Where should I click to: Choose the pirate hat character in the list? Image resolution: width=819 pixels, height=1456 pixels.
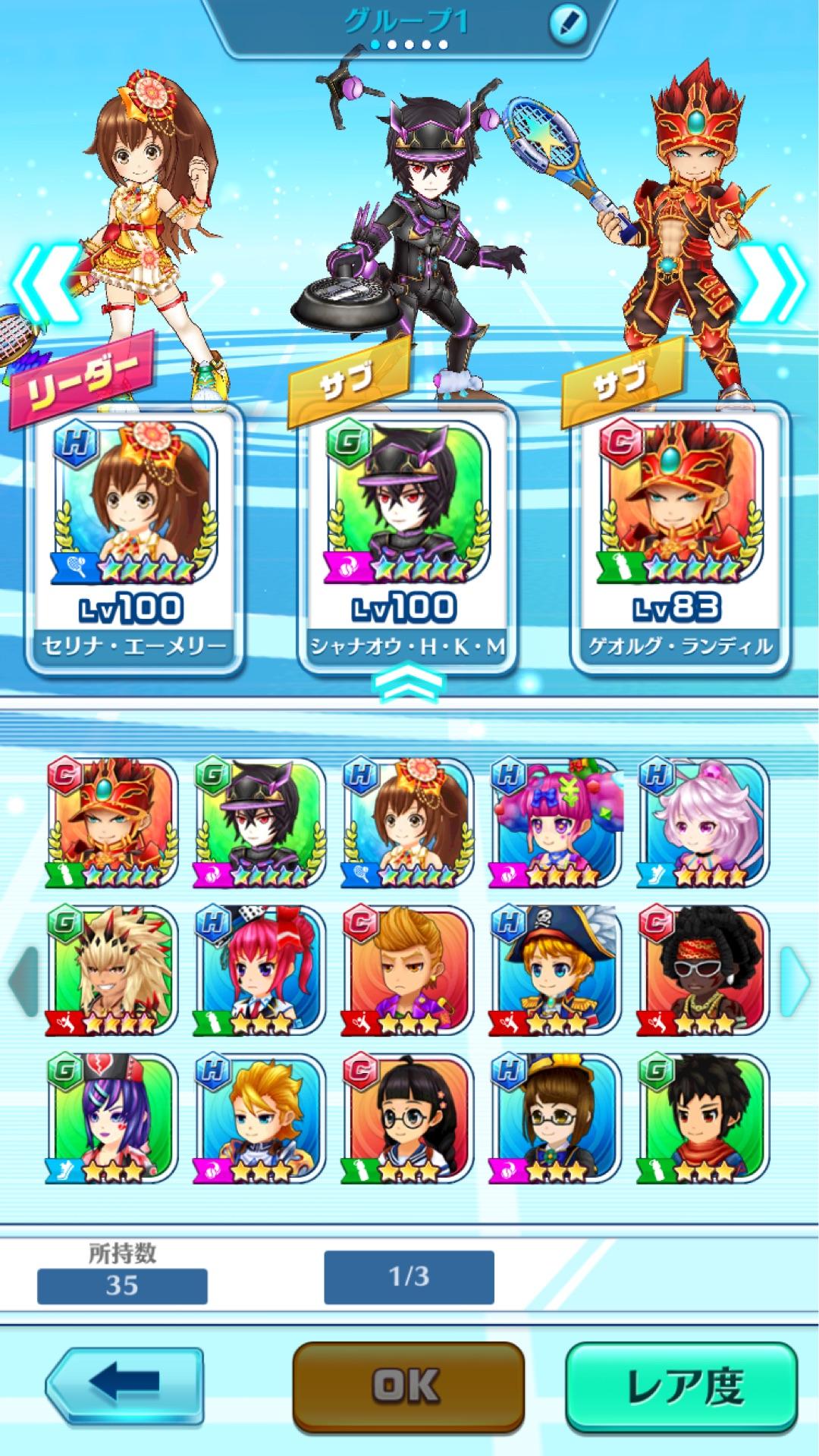[555, 971]
